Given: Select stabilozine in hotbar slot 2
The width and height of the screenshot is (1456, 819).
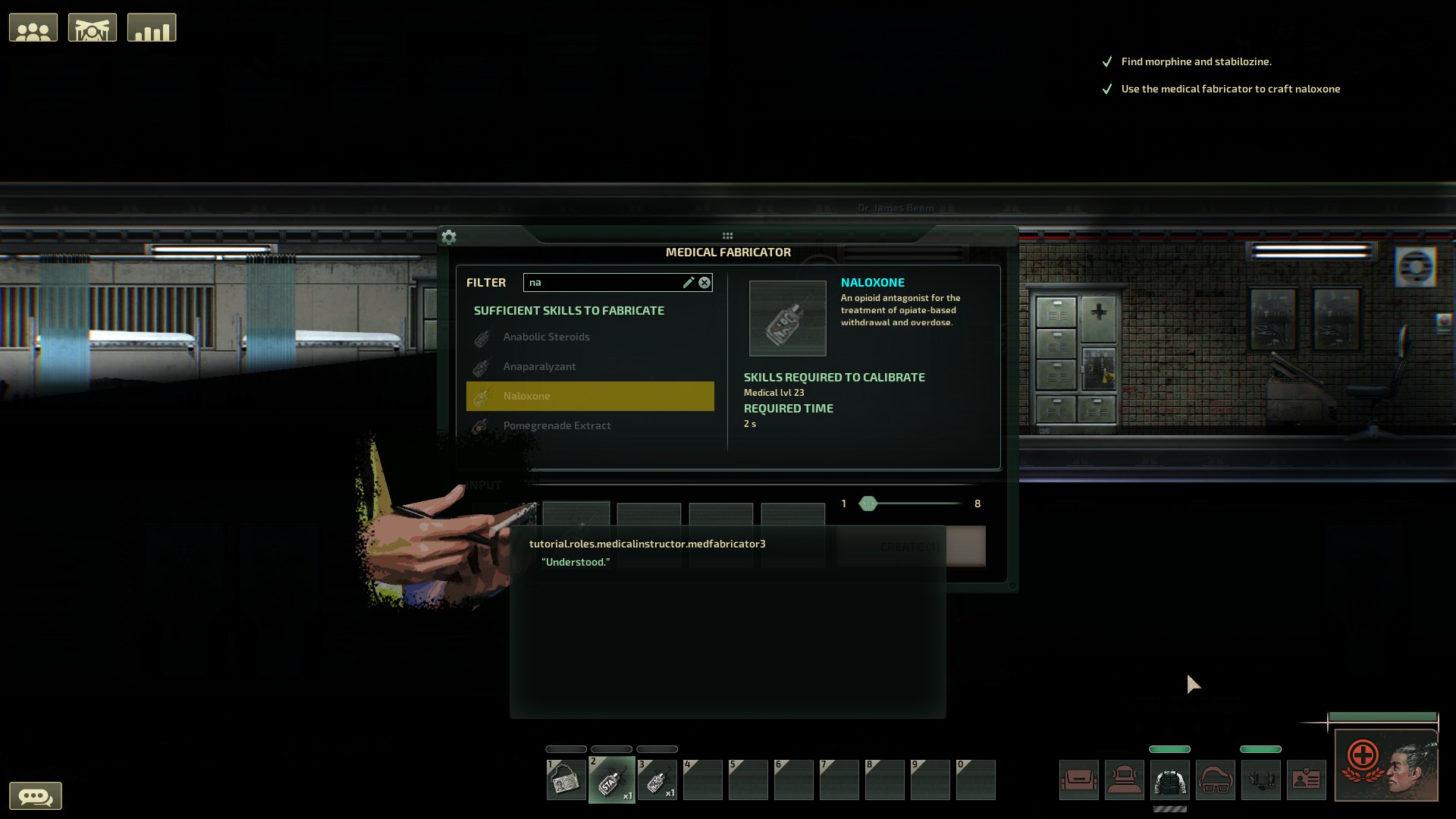Looking at the screenshot, I should pyautogui.click(x=612, y=780).
